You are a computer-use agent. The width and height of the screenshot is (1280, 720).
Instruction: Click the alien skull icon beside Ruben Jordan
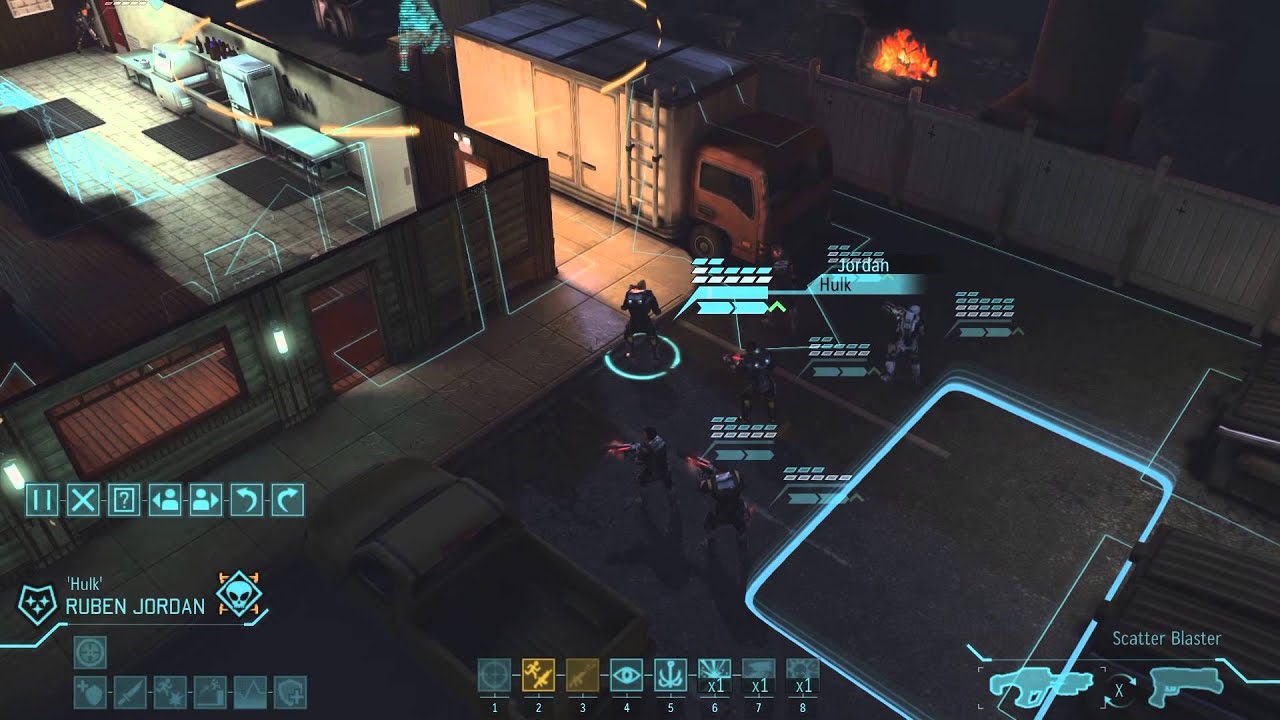coord(239,594)
